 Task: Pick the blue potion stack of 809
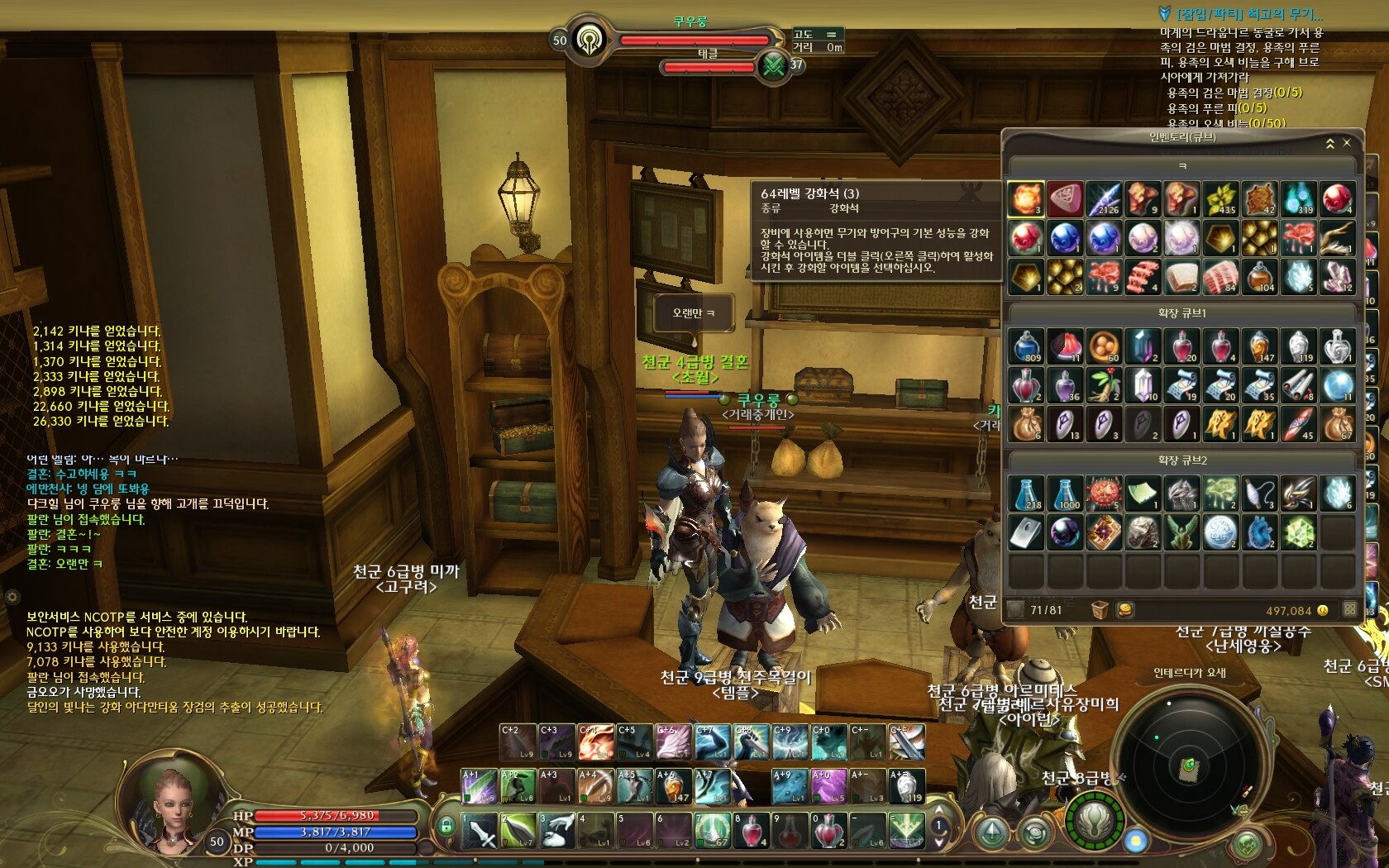(1026, 346)
